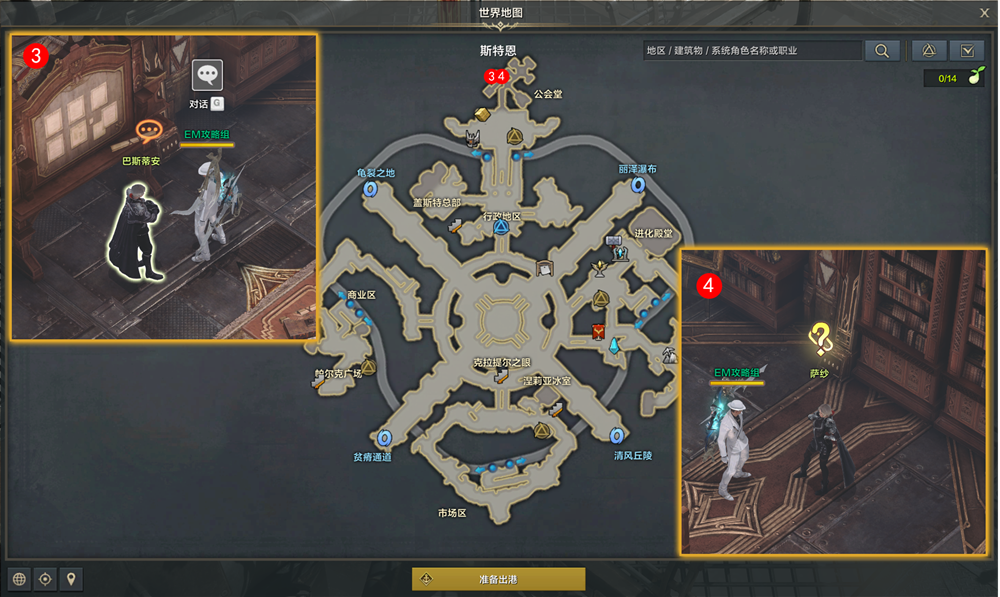Select the horned helmet map marker

point(475,137)
